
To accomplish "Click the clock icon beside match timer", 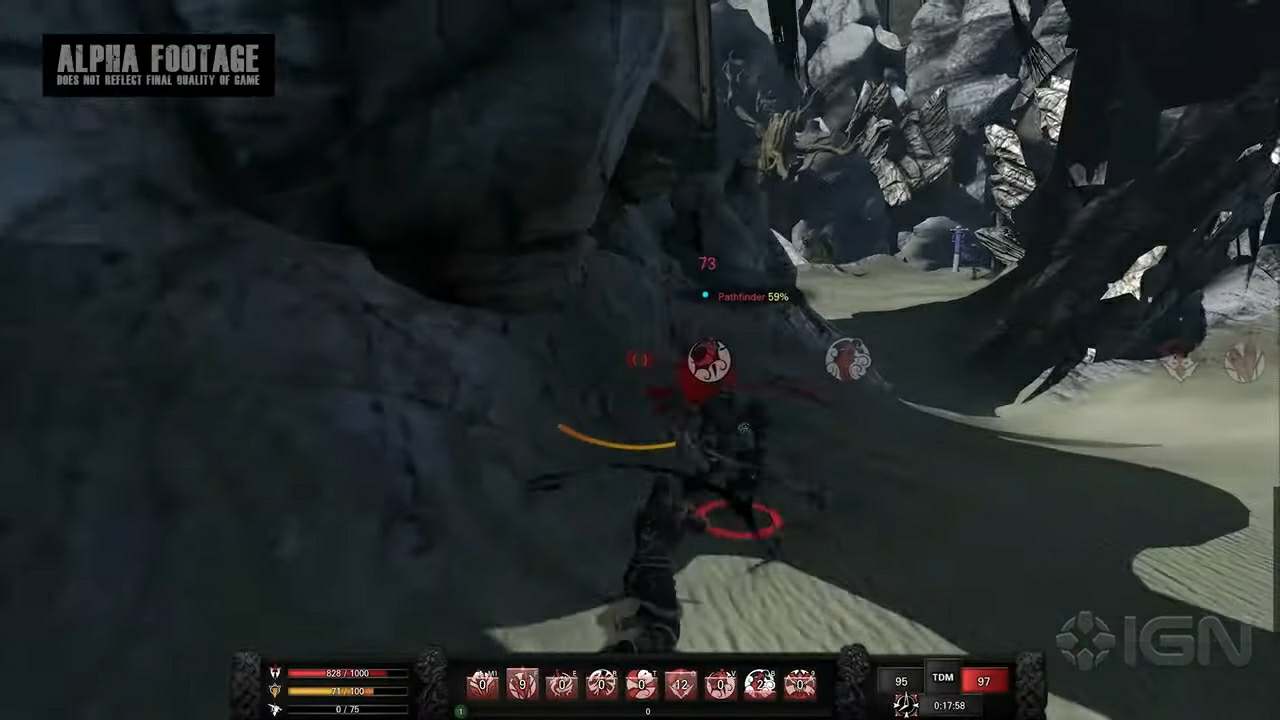I will pyautogui.click(x=906, y=705).
